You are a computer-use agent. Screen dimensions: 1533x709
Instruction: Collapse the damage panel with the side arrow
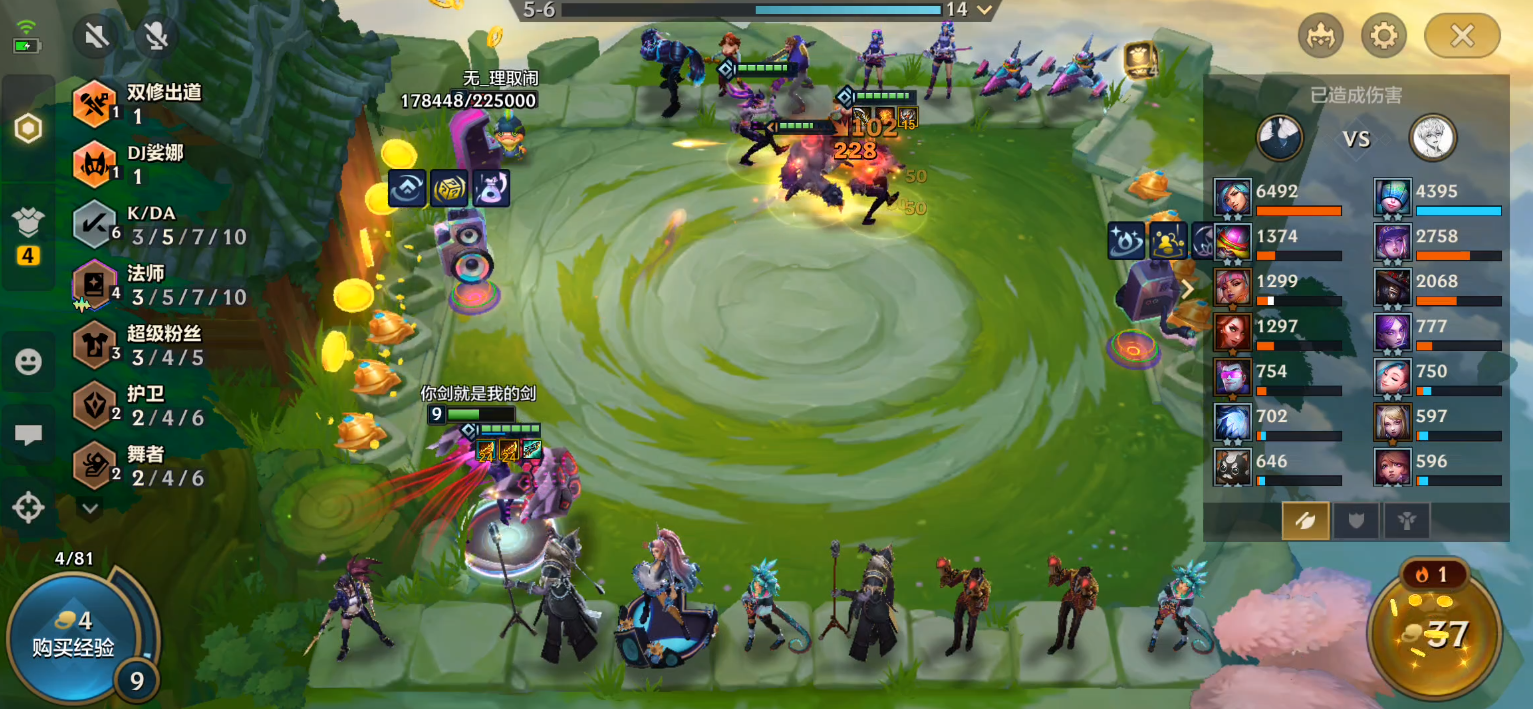coord(1188,290)
